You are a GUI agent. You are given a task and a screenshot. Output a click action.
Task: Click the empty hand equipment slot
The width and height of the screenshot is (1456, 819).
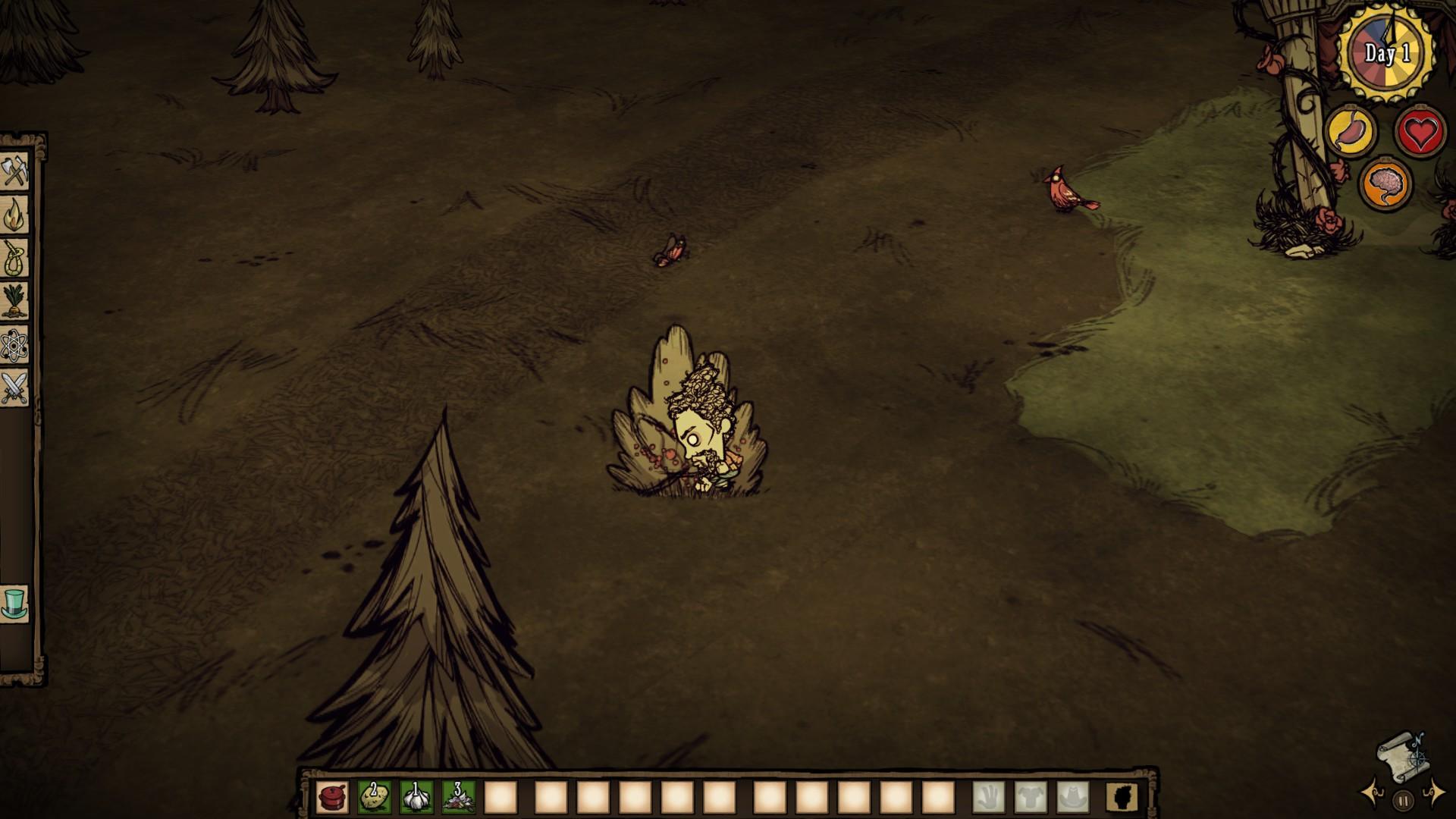tap(989, 797)
